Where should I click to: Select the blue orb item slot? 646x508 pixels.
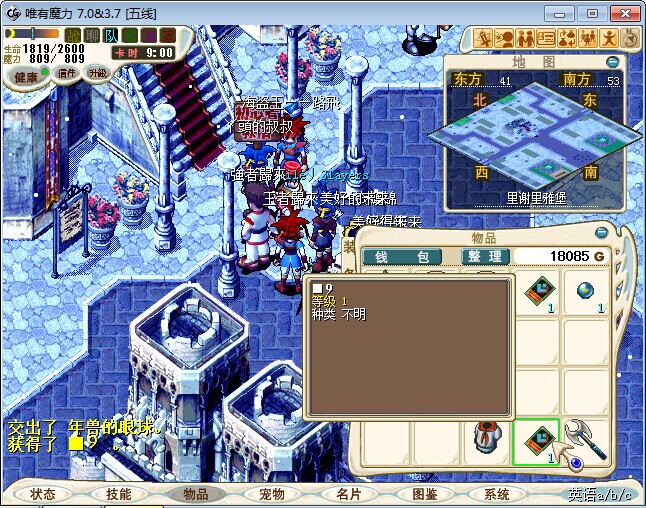tap(586, 292)
